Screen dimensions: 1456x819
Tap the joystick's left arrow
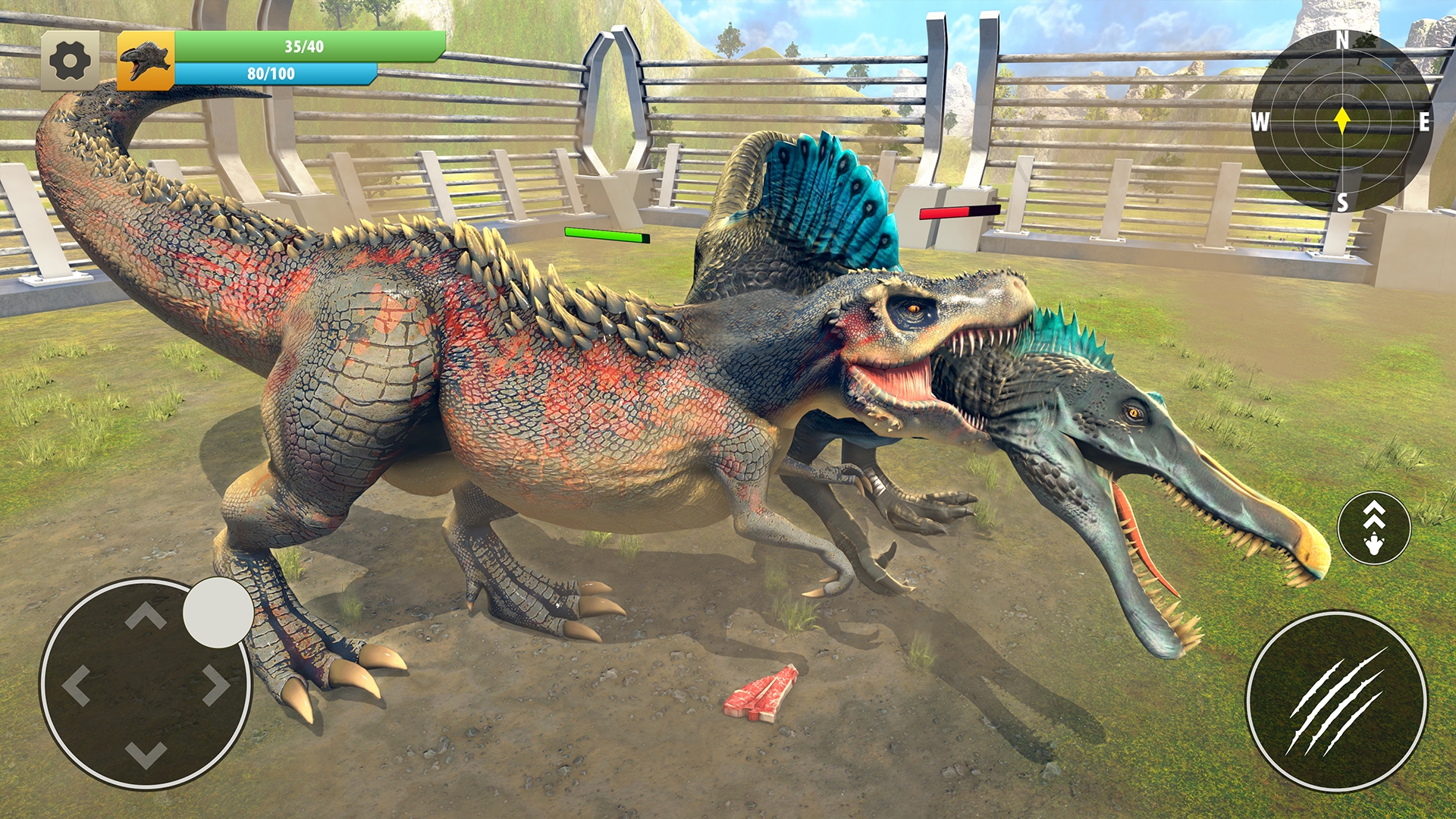pyautogui.click(x=77, y=686)
